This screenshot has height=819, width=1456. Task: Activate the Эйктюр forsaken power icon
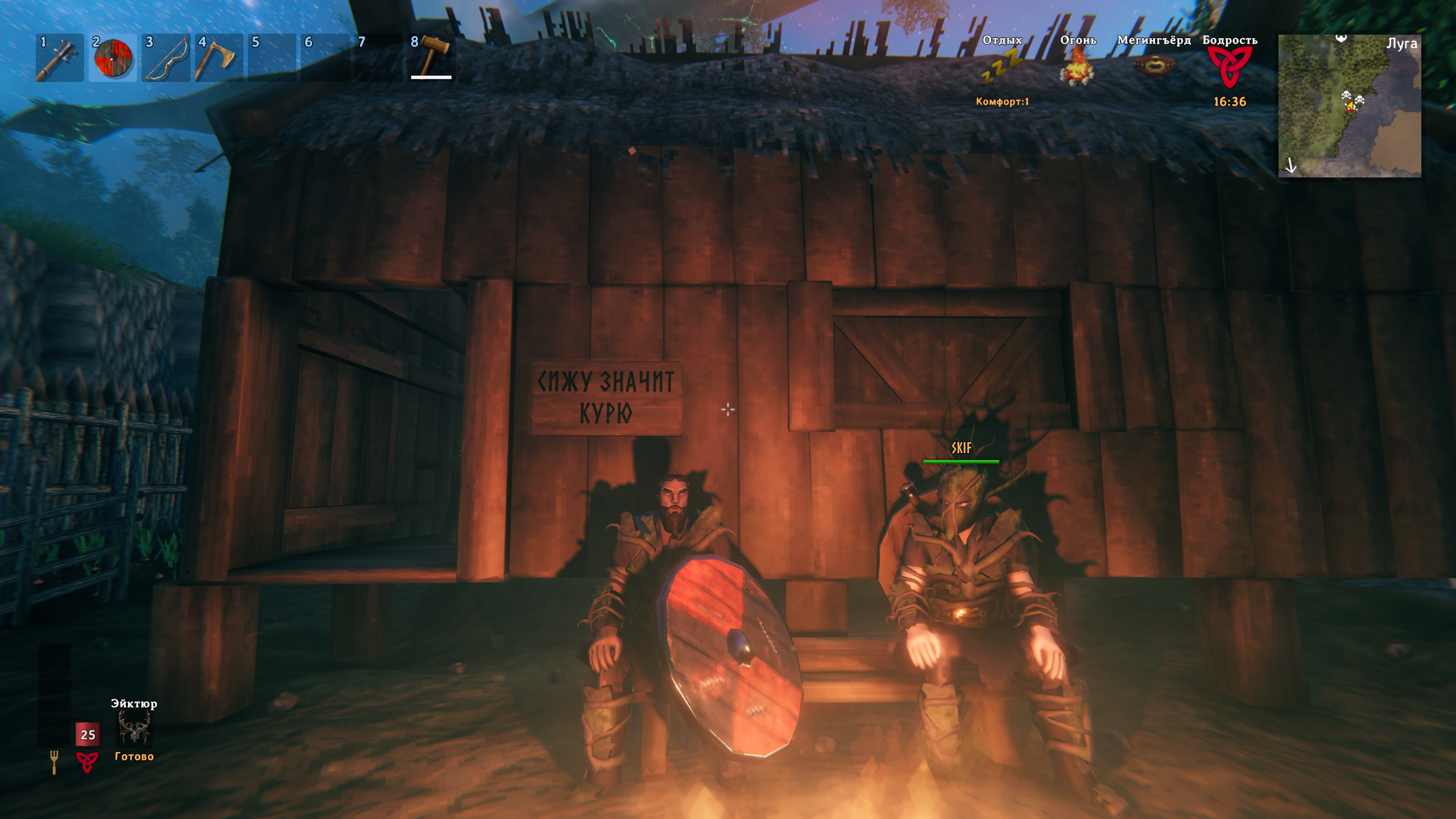pos(134,729)
